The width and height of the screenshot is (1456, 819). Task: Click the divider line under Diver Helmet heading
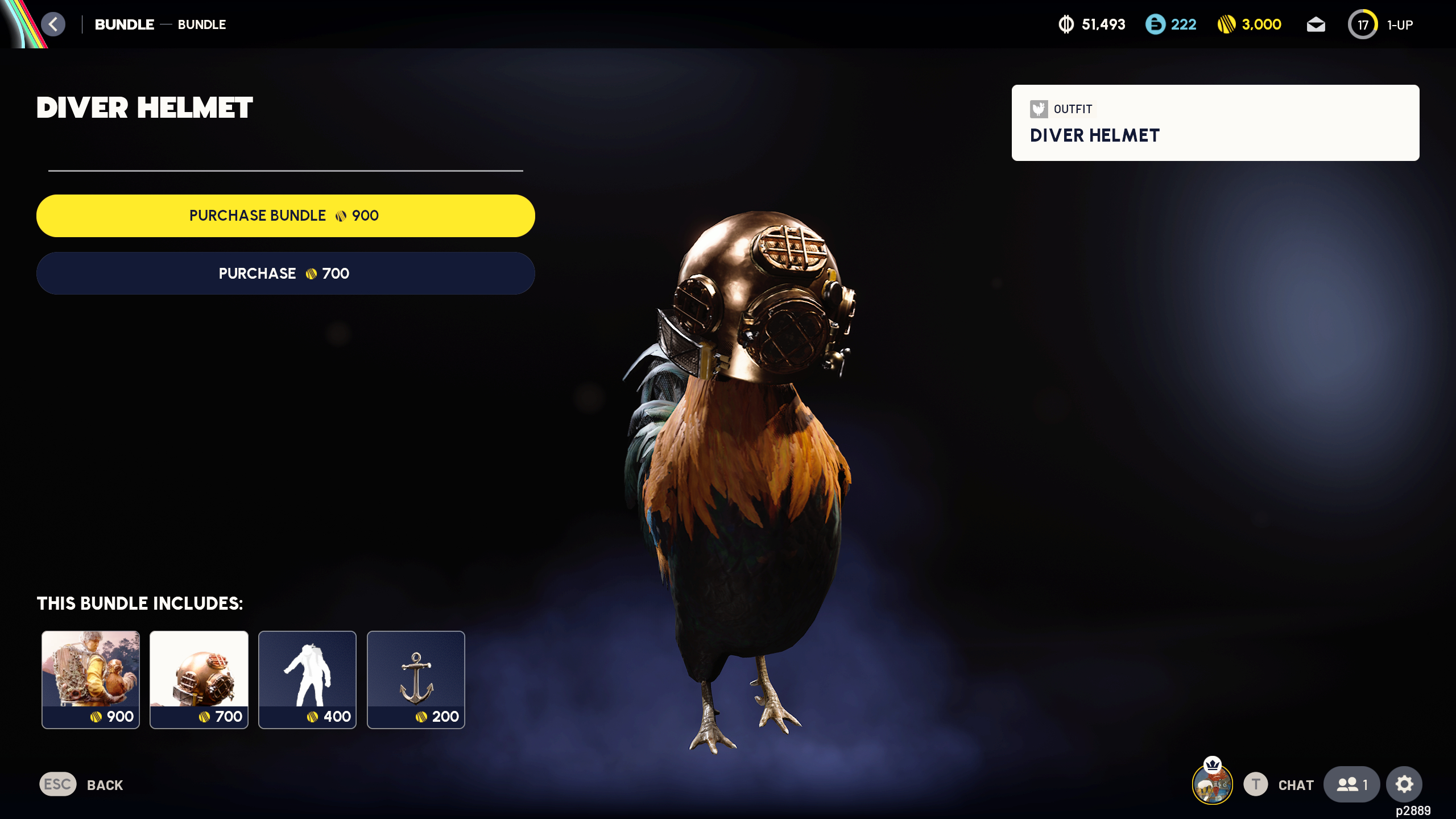[x=284, y=169]
